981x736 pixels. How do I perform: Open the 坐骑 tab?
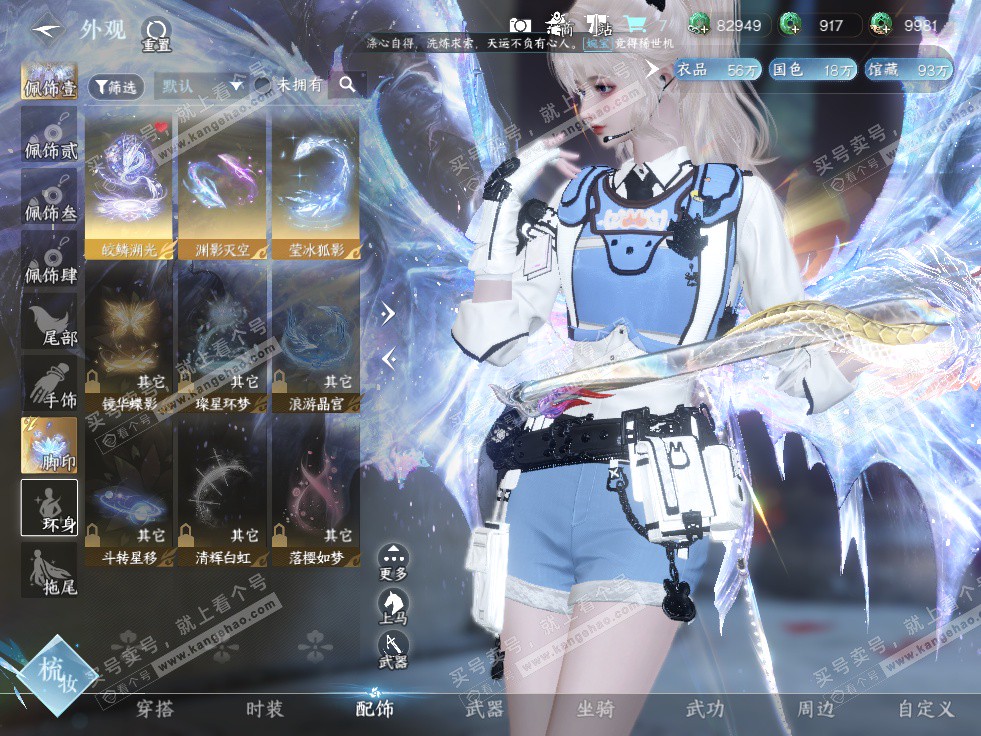click(594, 709)
